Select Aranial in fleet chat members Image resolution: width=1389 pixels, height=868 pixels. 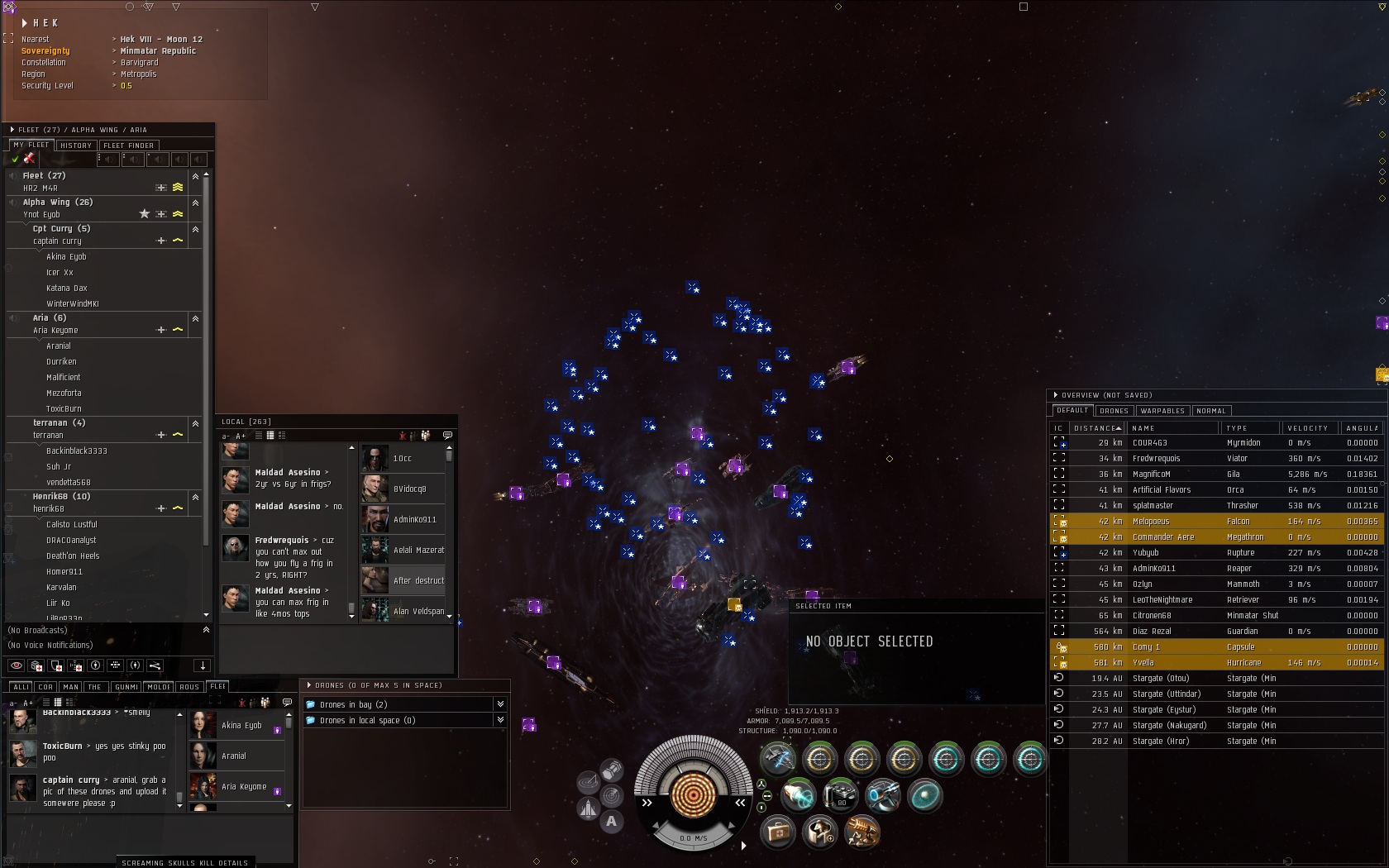(x=234, y=756)
